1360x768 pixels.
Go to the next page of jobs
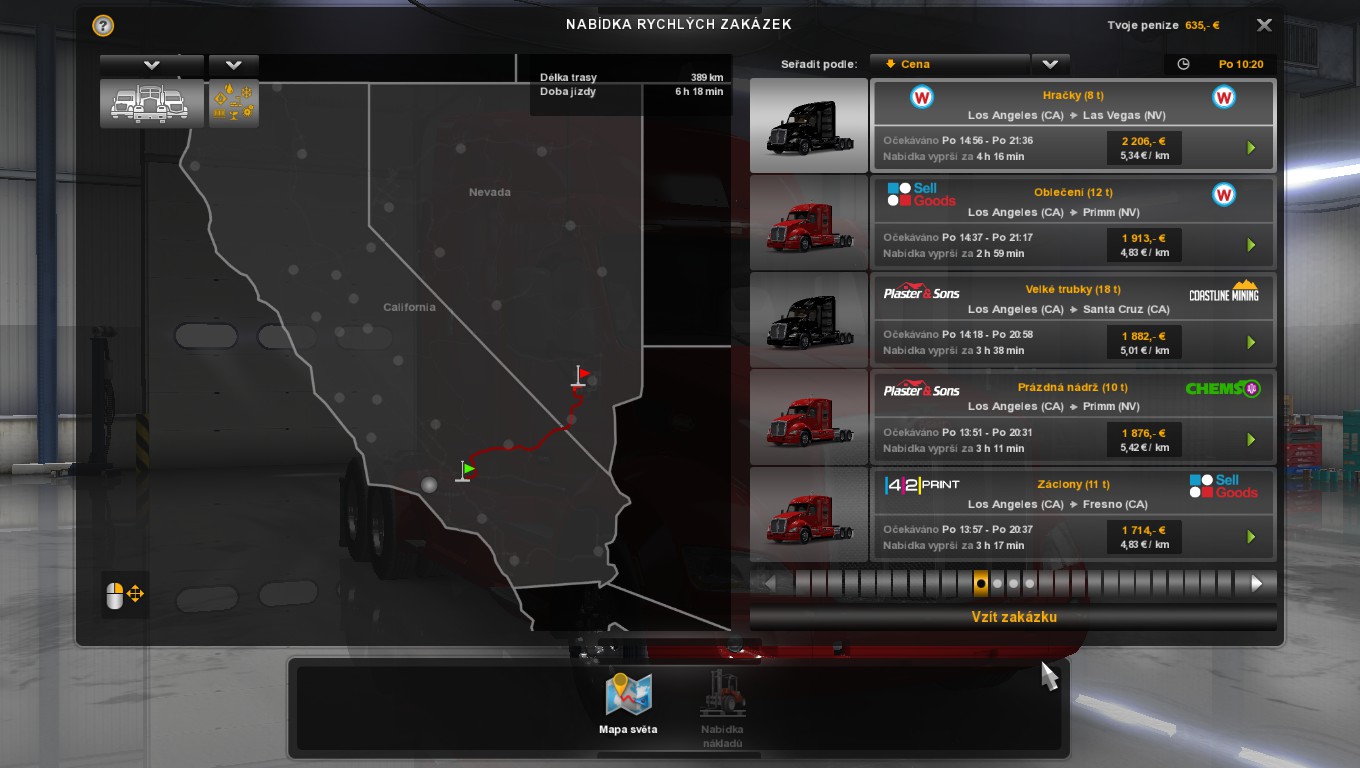1257,583
